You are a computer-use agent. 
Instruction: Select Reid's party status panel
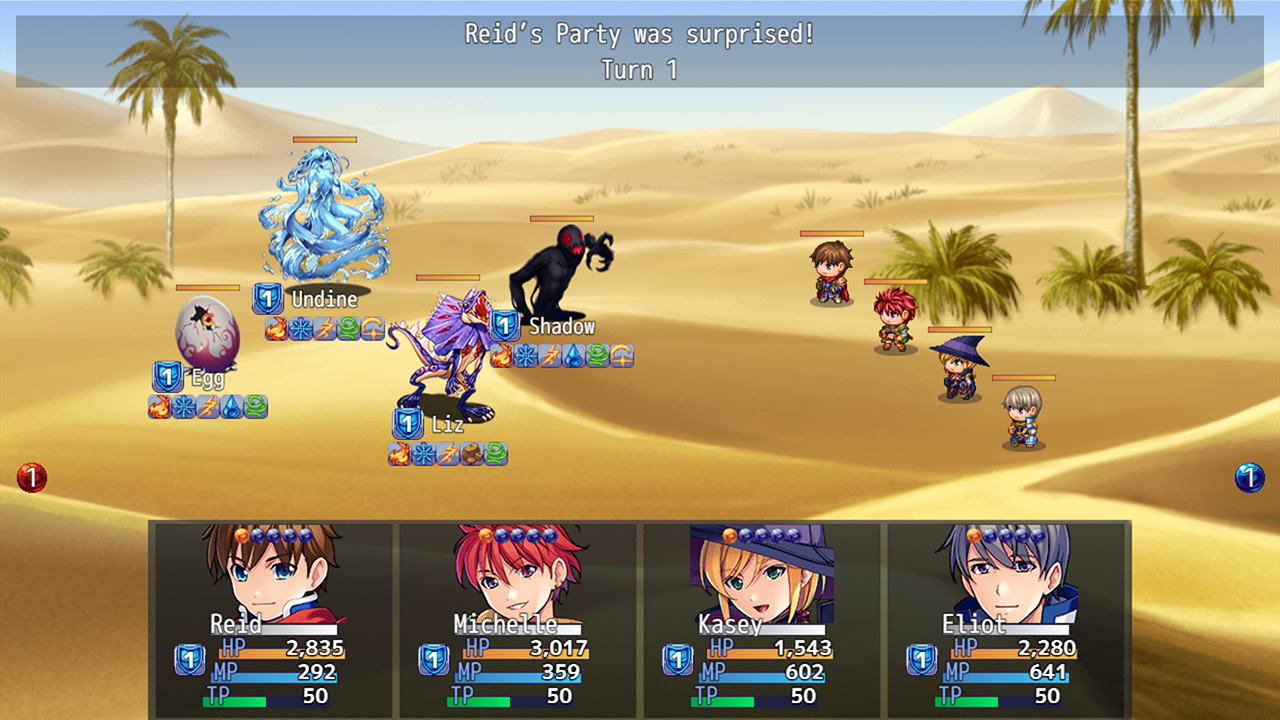coord(272,618)
